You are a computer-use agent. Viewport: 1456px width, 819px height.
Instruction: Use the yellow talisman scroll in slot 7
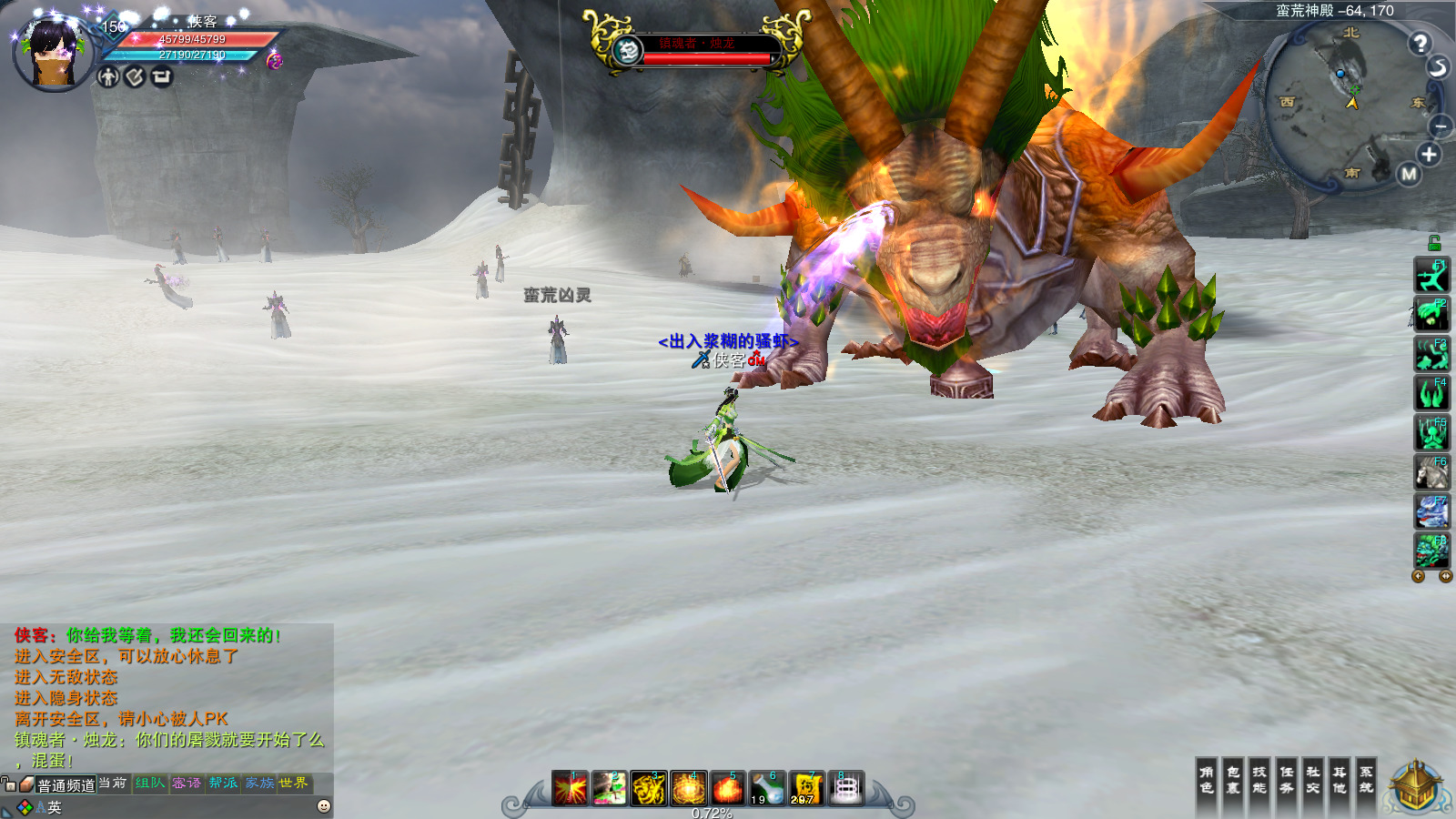click(x=805, y=788)
